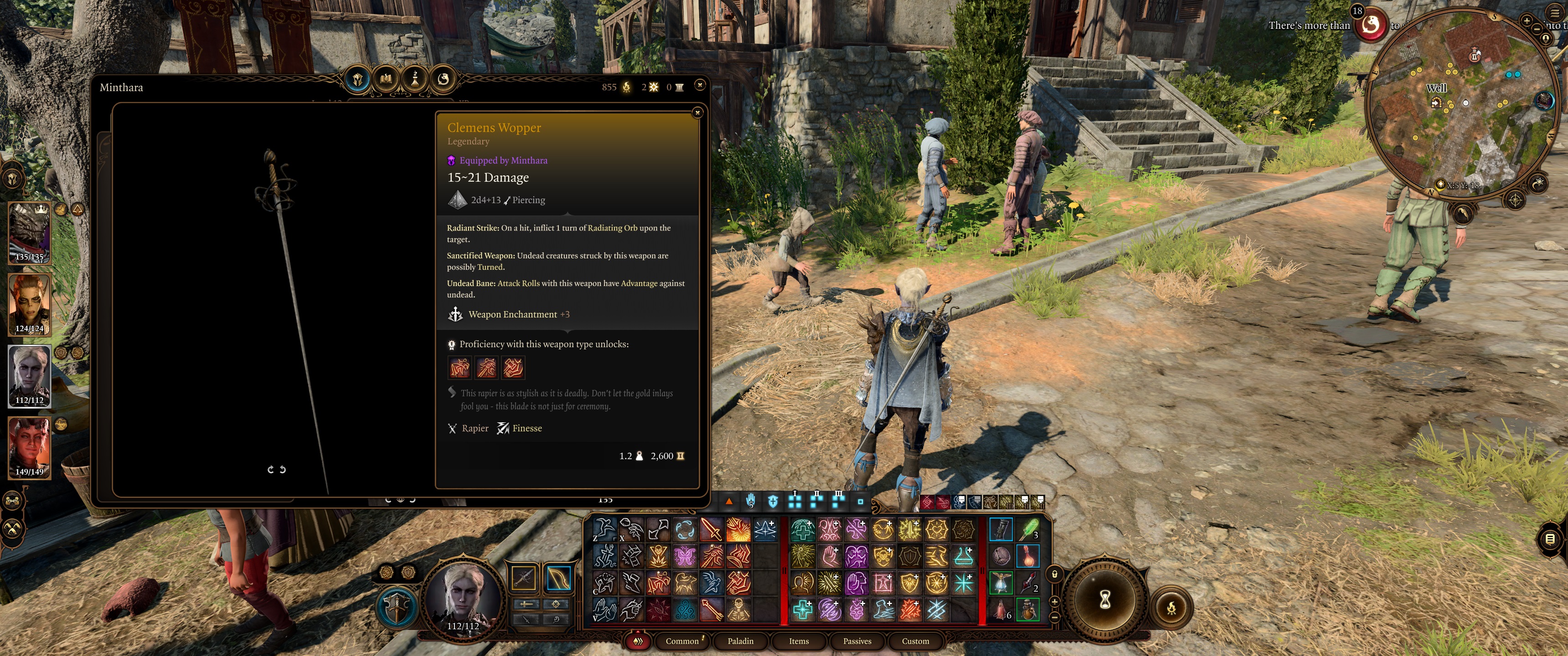Switch hotbar to the Paladin tab
The height and width of the screenshot is (656, 1568).
tap(740, 641)
